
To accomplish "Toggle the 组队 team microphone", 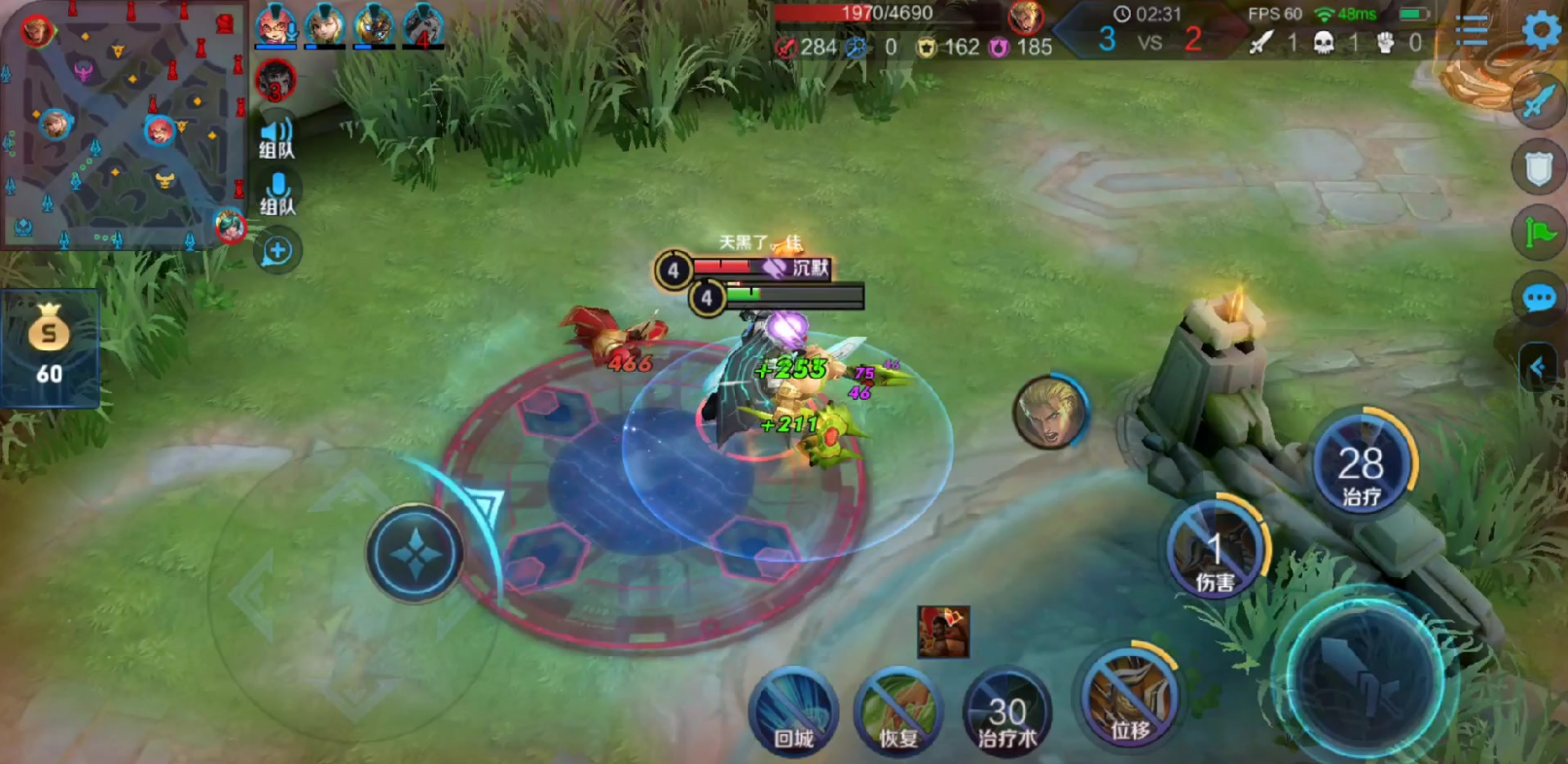I will pyautogui.click(x=277, y=194).
